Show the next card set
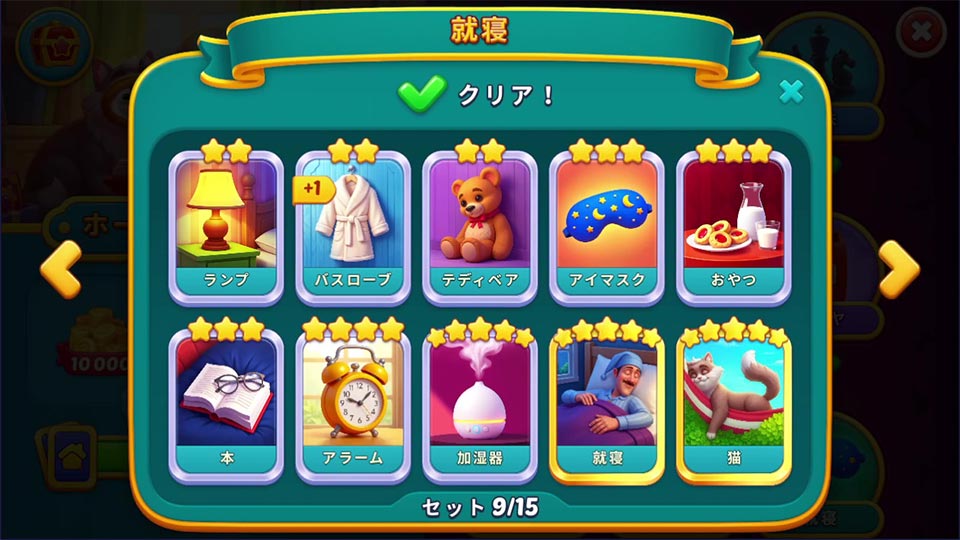 click(x=898, y=269)
